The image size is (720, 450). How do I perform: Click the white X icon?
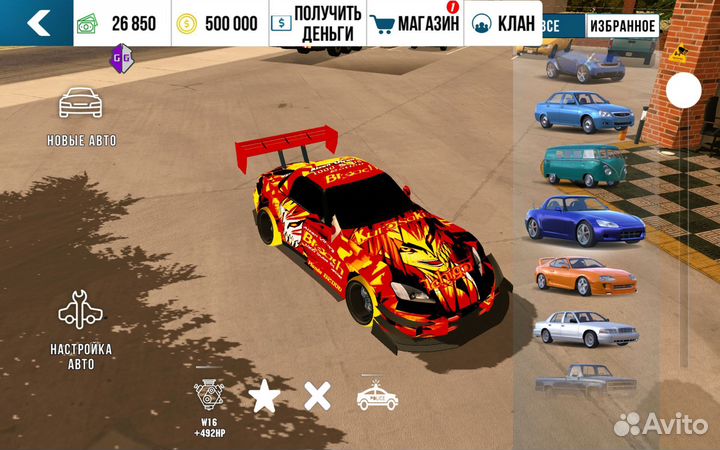click(317, 396)
